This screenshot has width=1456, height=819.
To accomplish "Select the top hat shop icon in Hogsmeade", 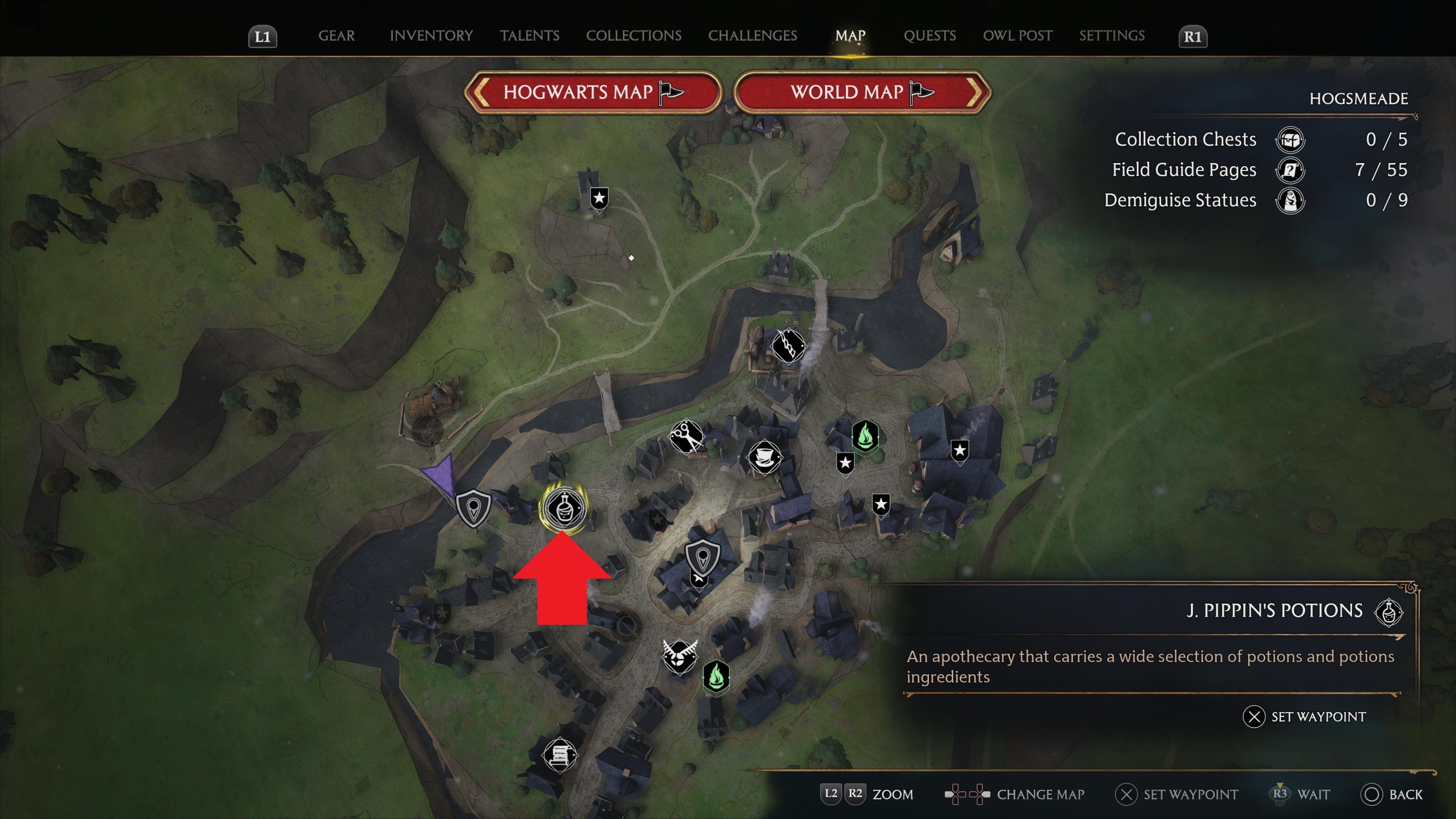I will point(764,458).
